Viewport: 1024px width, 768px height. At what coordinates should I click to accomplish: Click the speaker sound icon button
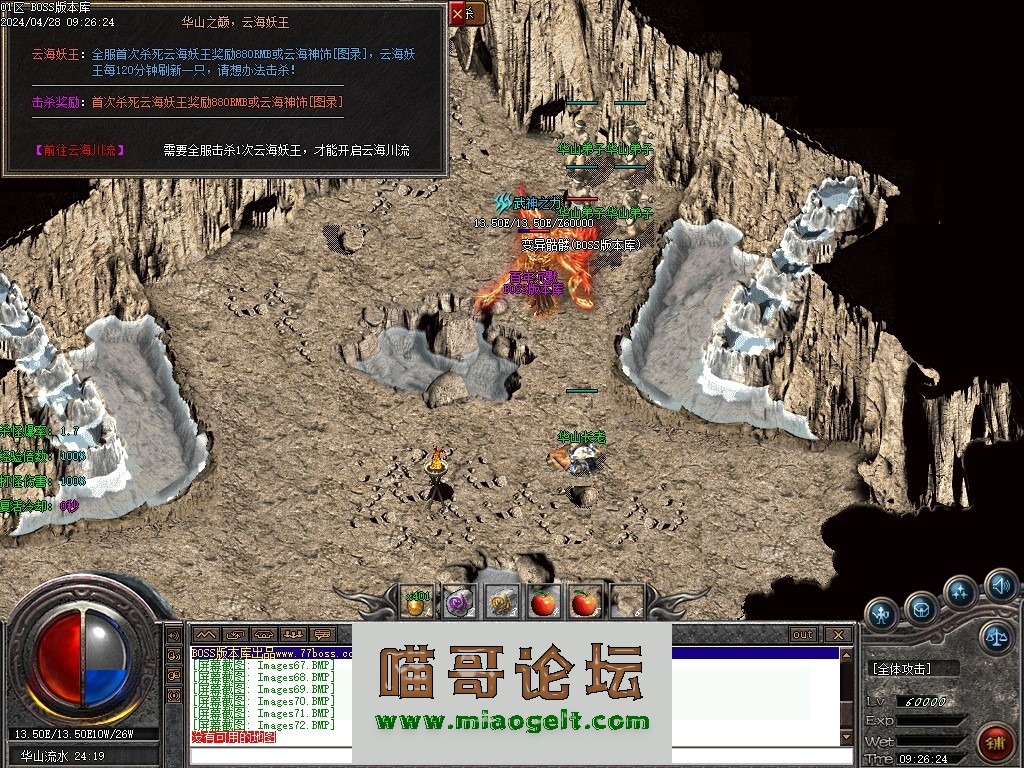(1000, 584)
